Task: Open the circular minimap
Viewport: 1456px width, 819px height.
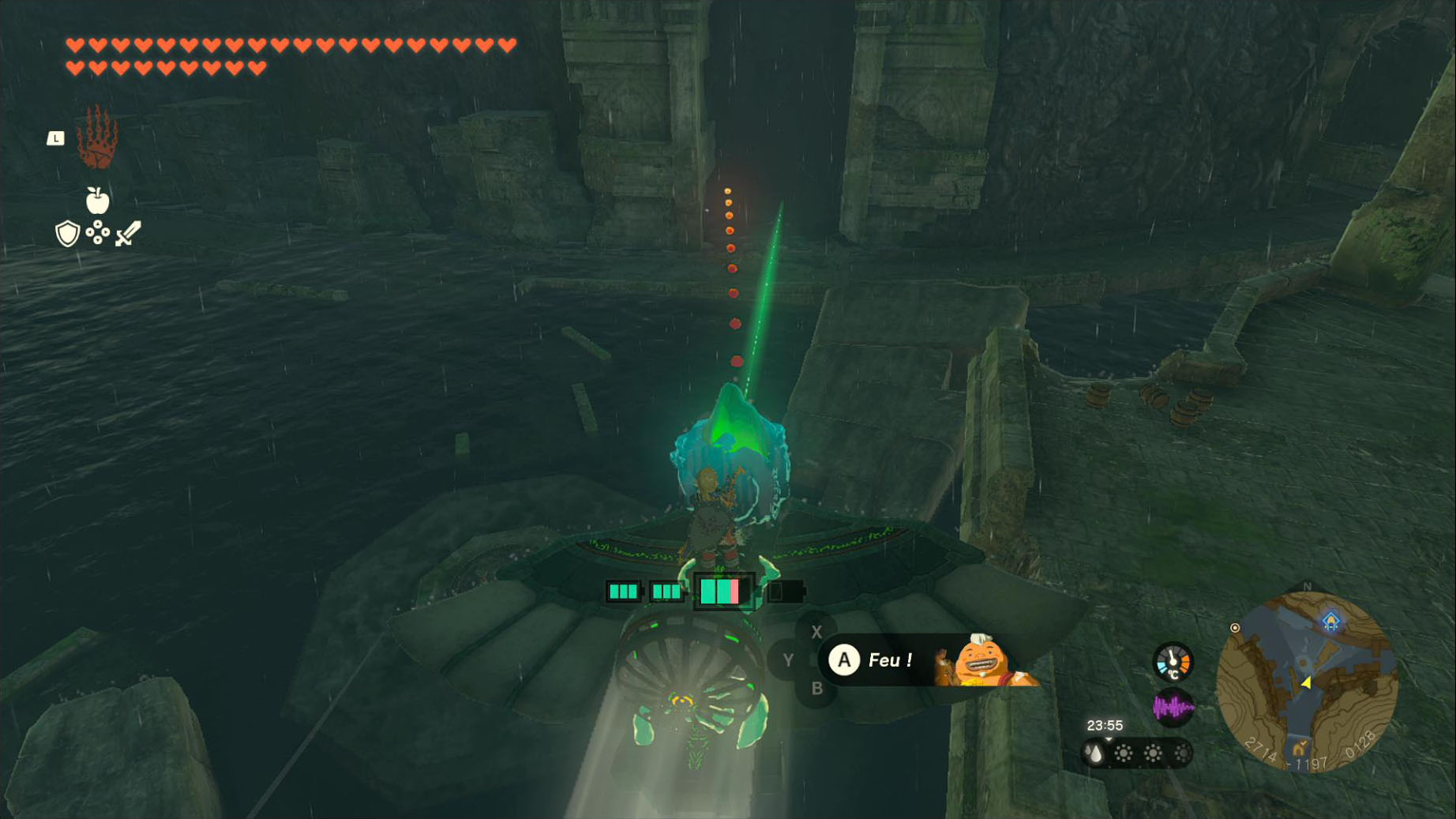Action: [1308, 682]
